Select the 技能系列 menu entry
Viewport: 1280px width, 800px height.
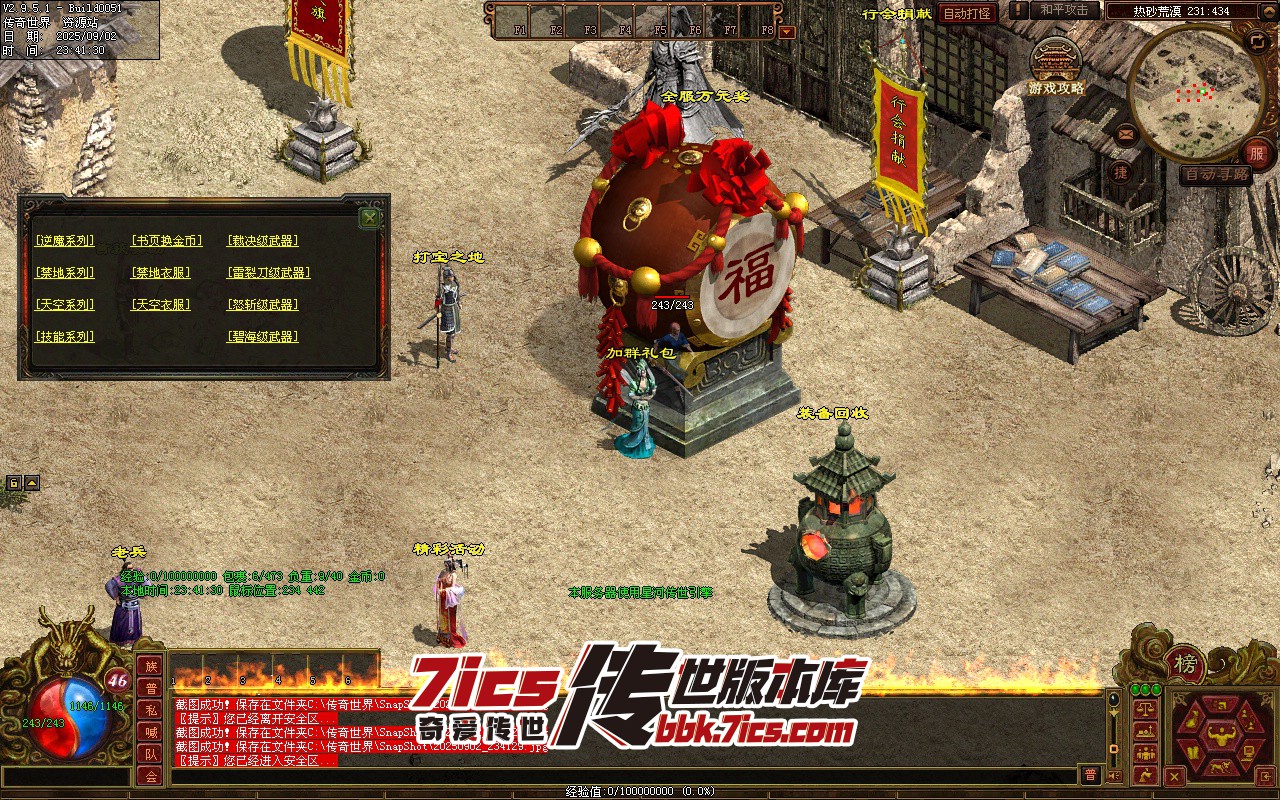tap(64, 337)
